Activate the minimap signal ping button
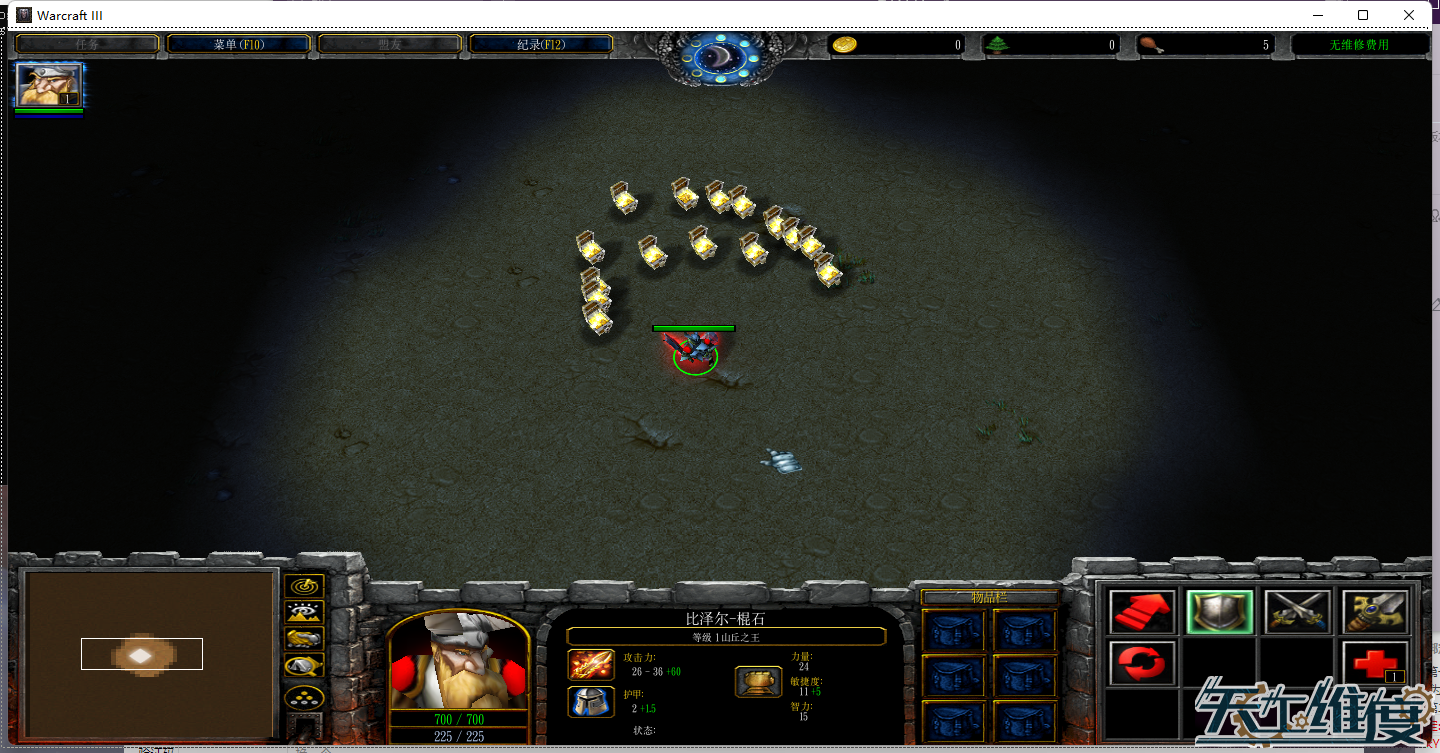The height and width of the screenshot is (753, 1440). coord(304,586)
